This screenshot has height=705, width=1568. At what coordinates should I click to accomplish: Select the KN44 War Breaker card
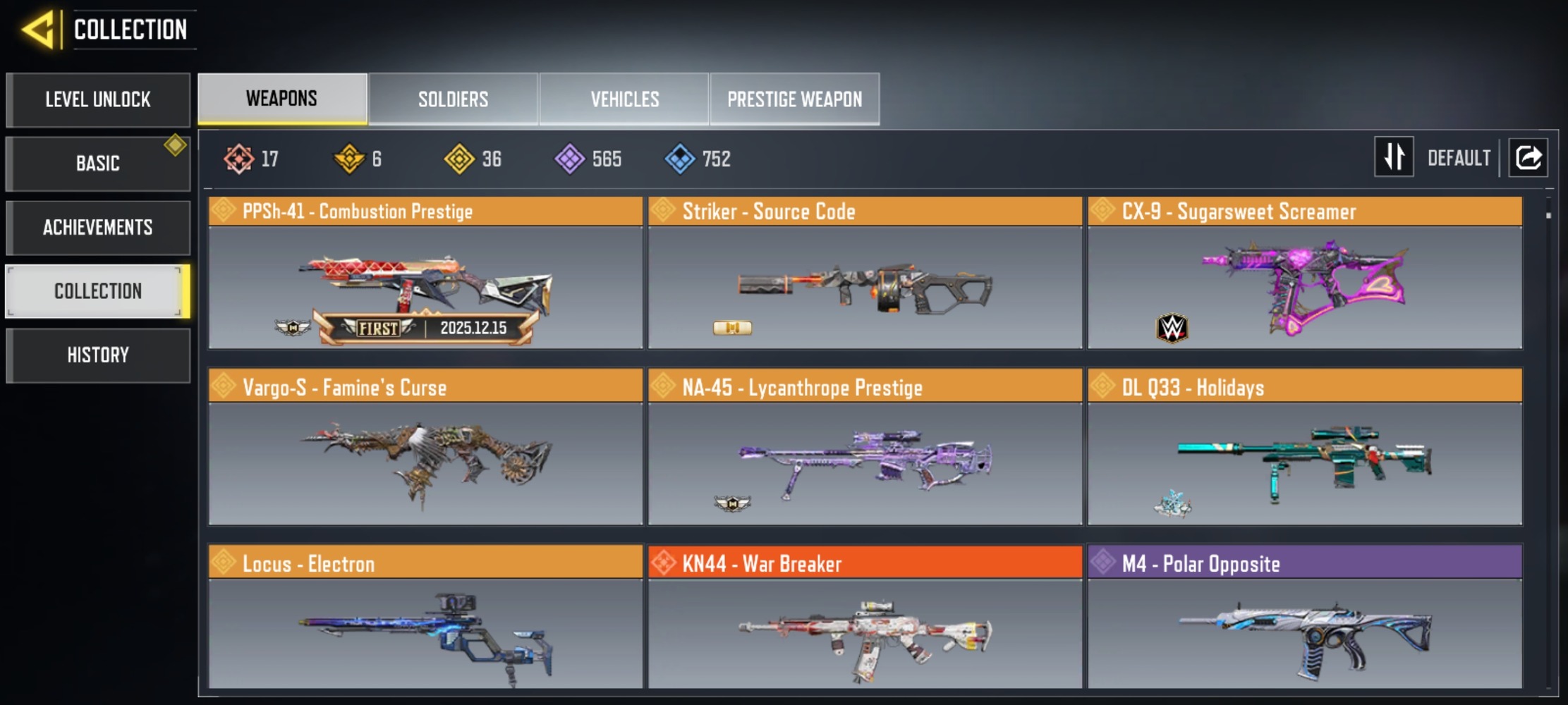point(865,618)
